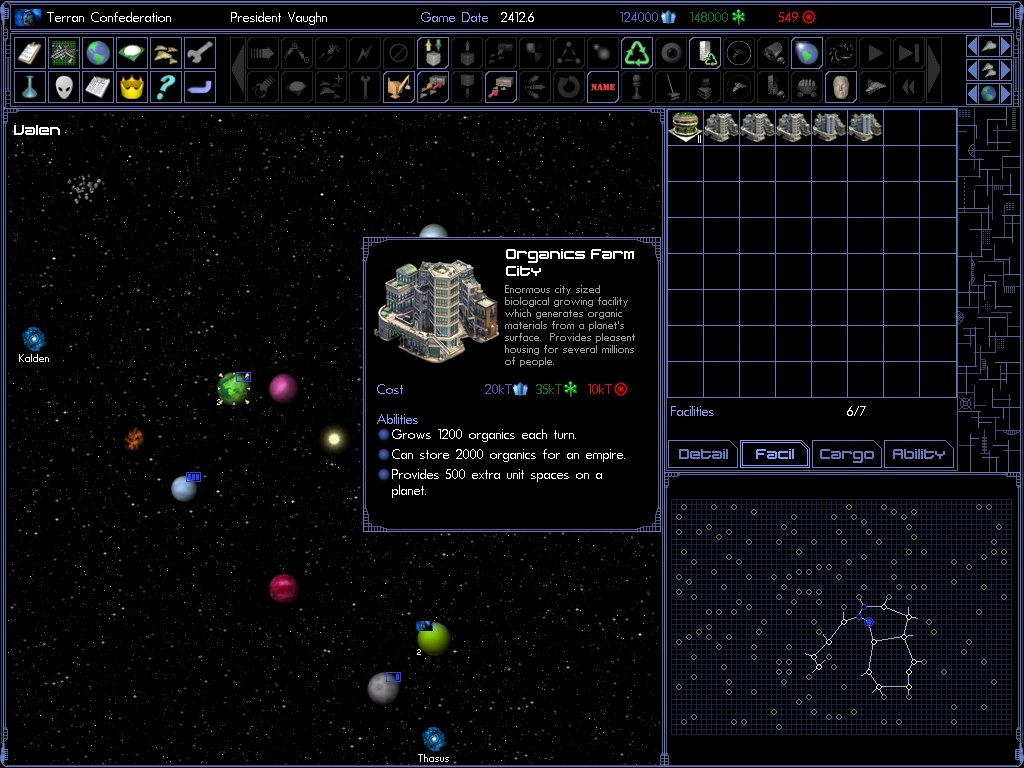Open the gold crown icon window
Image resolution: width=1024 pixels, height=768 pixels.
pos(132,87)
